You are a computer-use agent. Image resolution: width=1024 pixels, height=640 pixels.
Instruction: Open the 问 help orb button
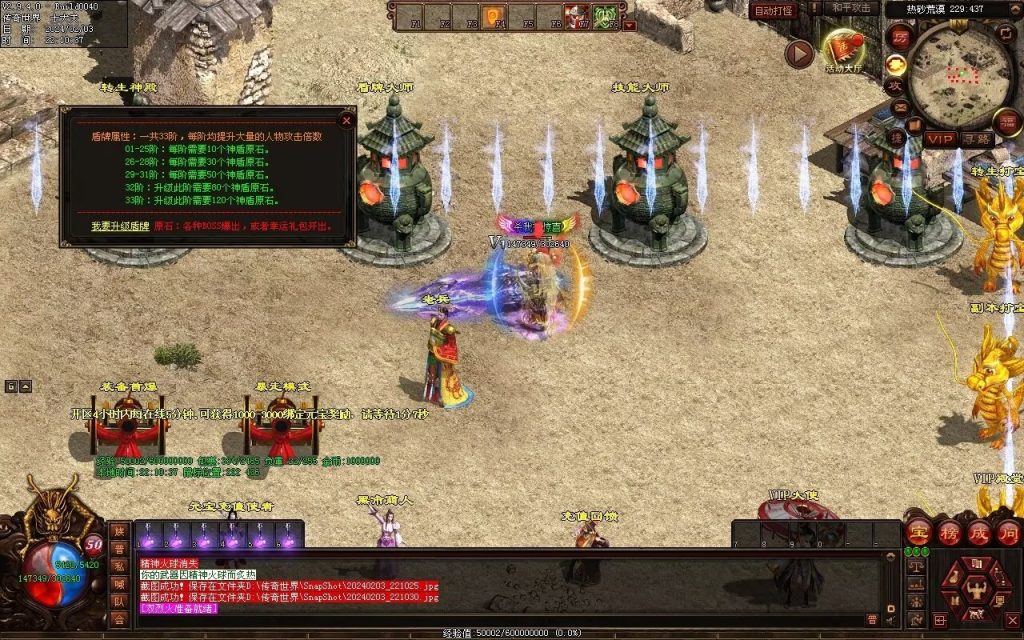click(1008, 531)
